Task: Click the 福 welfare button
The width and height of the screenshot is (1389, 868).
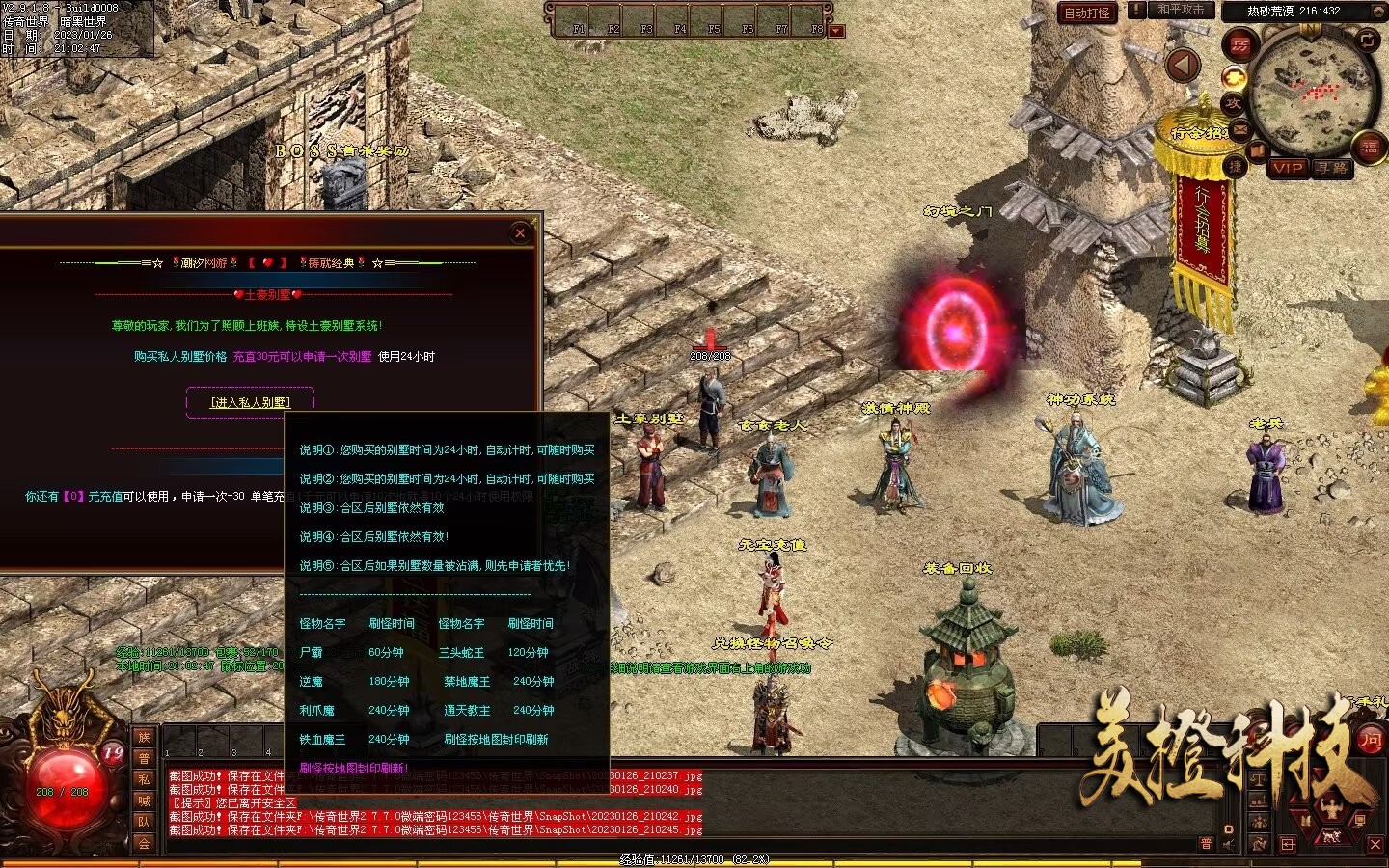Action: 1370,148
